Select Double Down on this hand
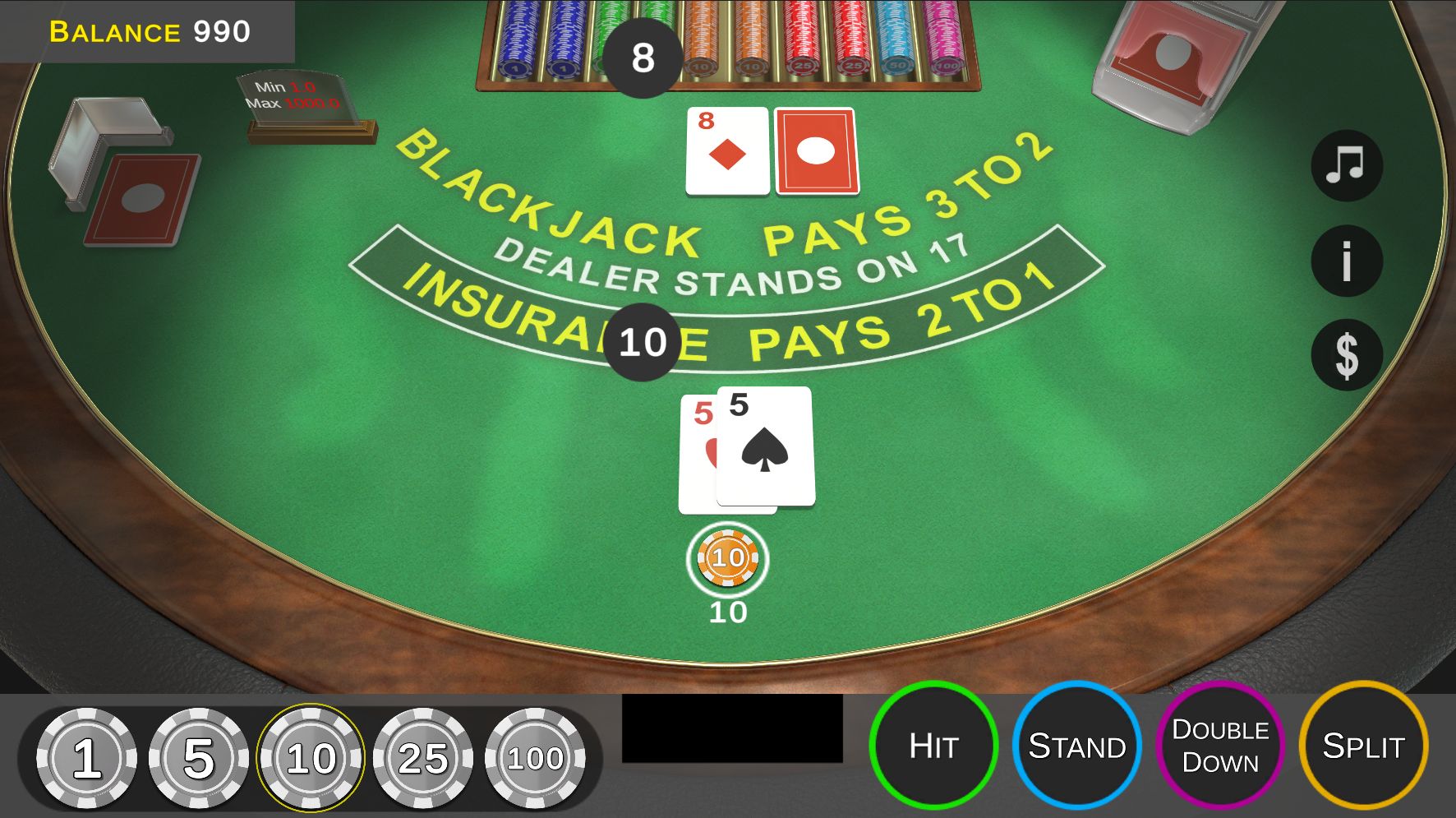The width and height of the screenshot is (1456, 818). point(1220,746)
